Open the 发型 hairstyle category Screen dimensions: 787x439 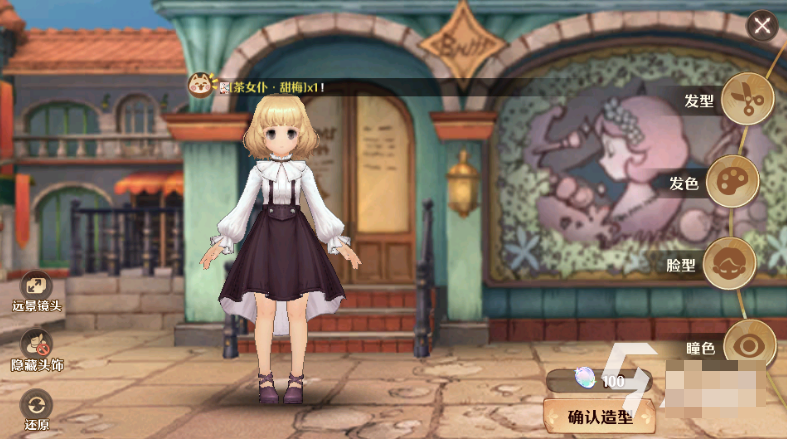tap(747, 99)
